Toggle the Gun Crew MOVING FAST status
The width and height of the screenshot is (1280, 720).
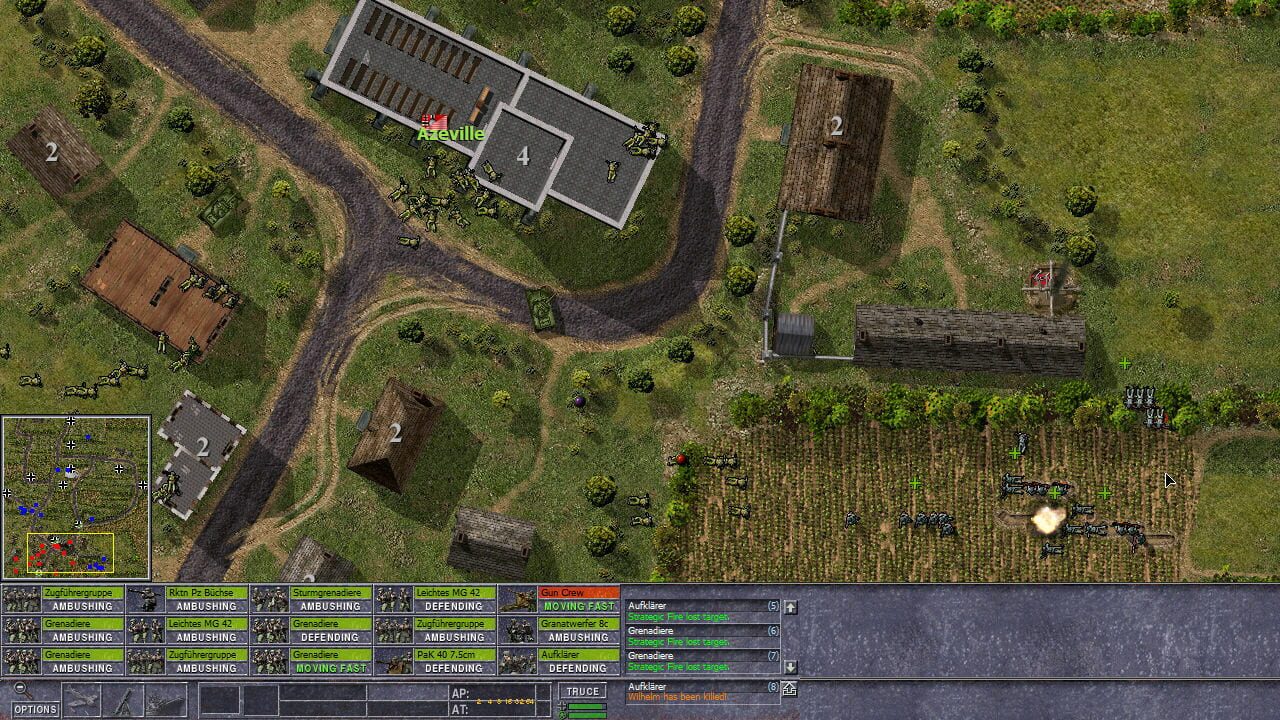click(x=580, y=606)
